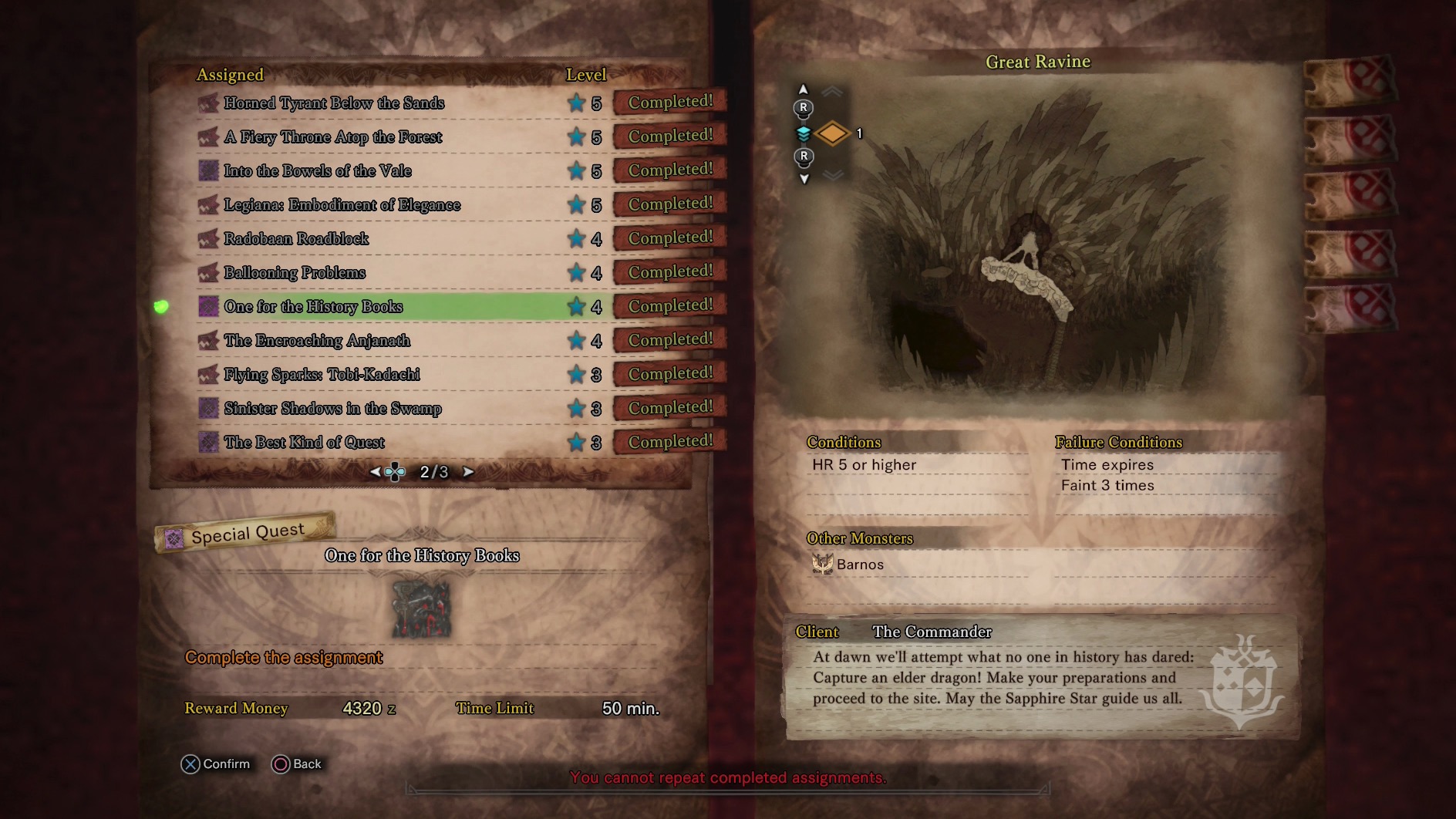Go to the previous quest list page
Screen dimensions: 1456x819
375,472
